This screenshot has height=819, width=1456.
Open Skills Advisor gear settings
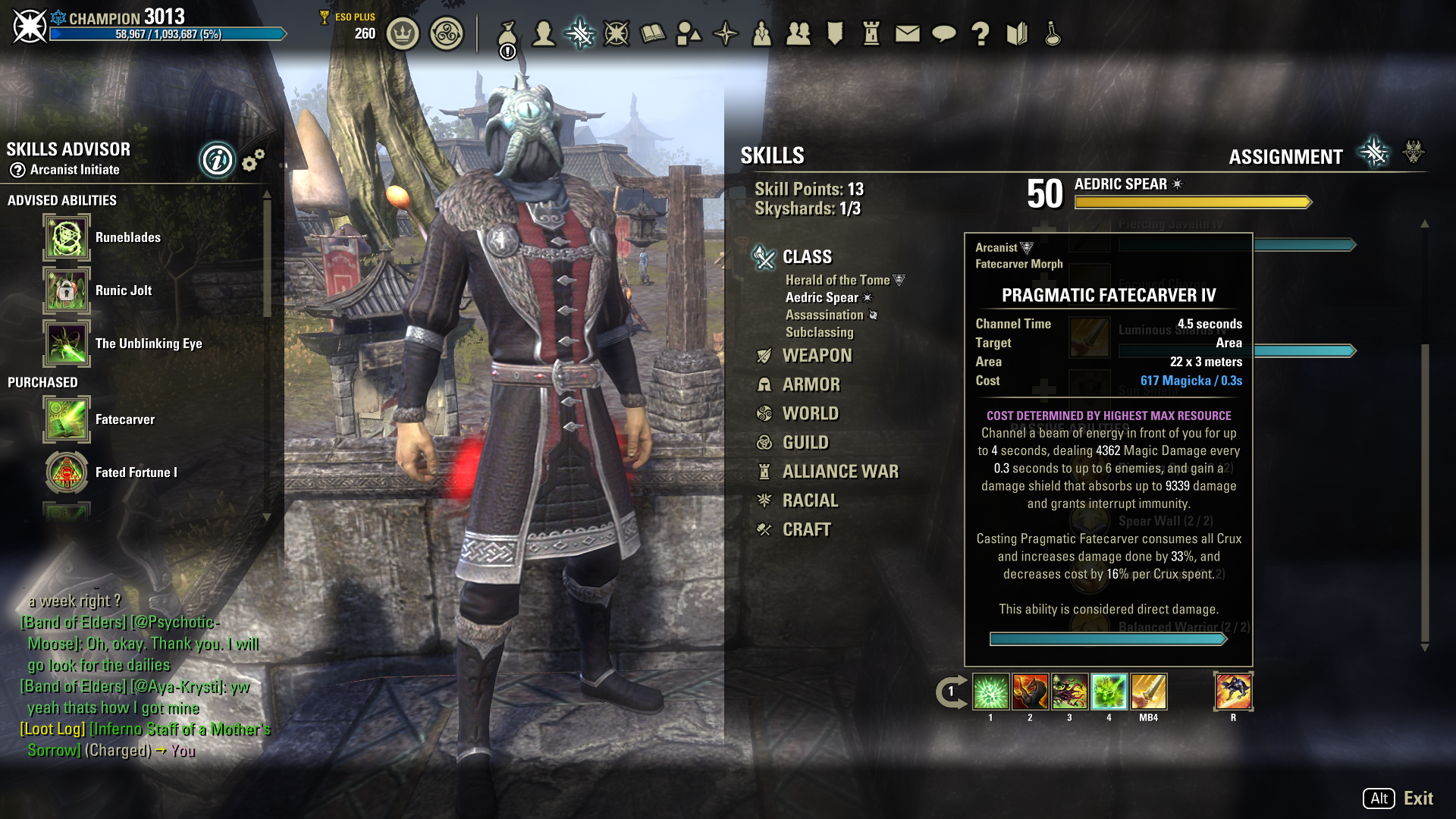[253, 160]
